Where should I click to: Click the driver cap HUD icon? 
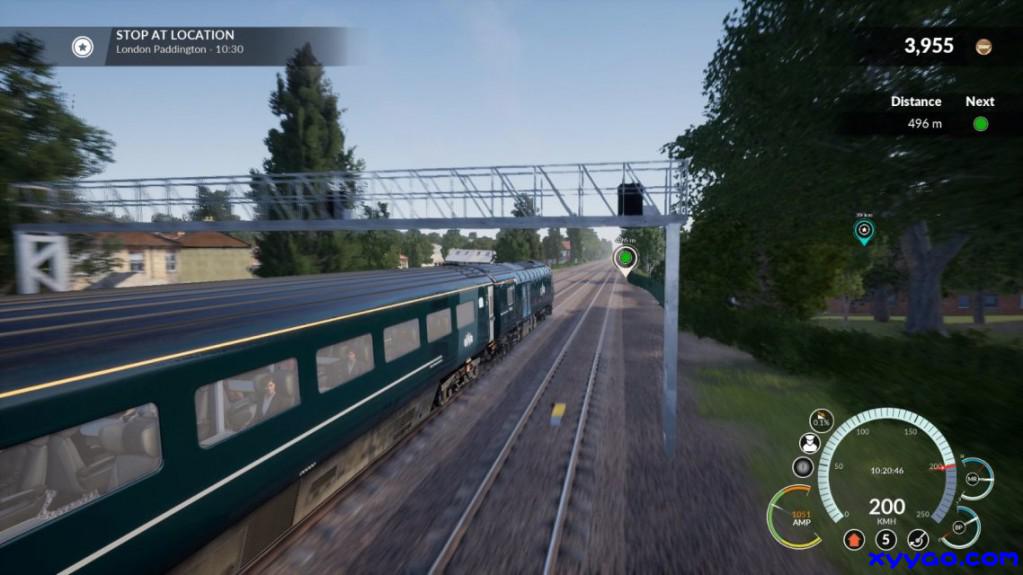(809, 443)
